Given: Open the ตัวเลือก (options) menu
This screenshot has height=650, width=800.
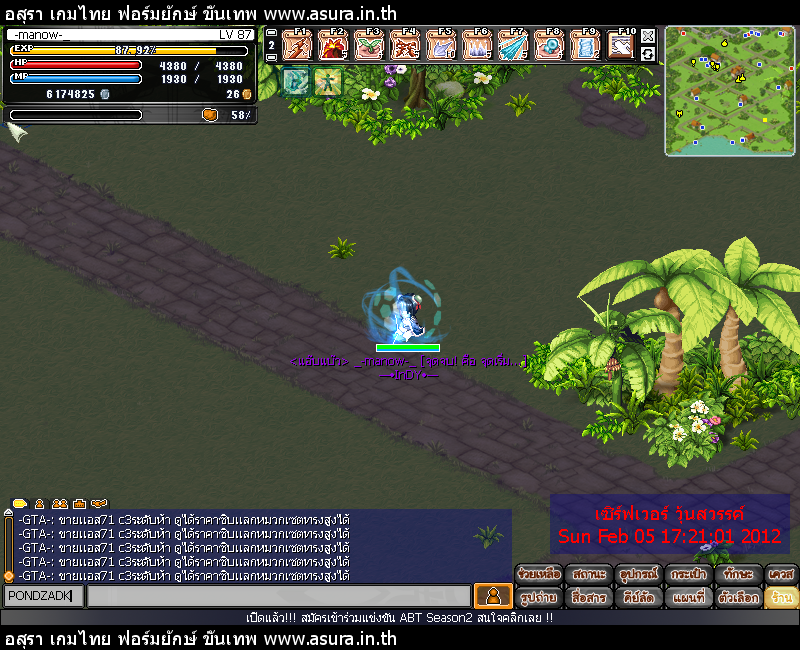Looking at the screenshot, I should pyautogui.click(x=738, y=598).
